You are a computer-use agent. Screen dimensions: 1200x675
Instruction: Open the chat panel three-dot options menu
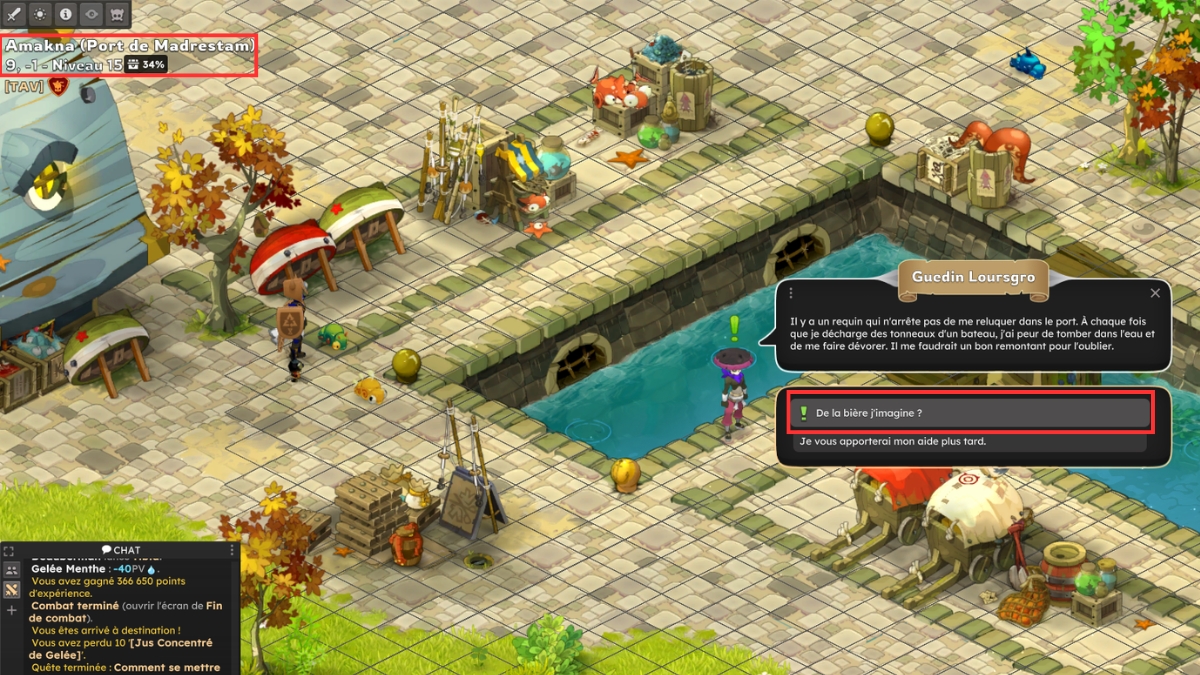pyautogui.click(x=232, y=550)
